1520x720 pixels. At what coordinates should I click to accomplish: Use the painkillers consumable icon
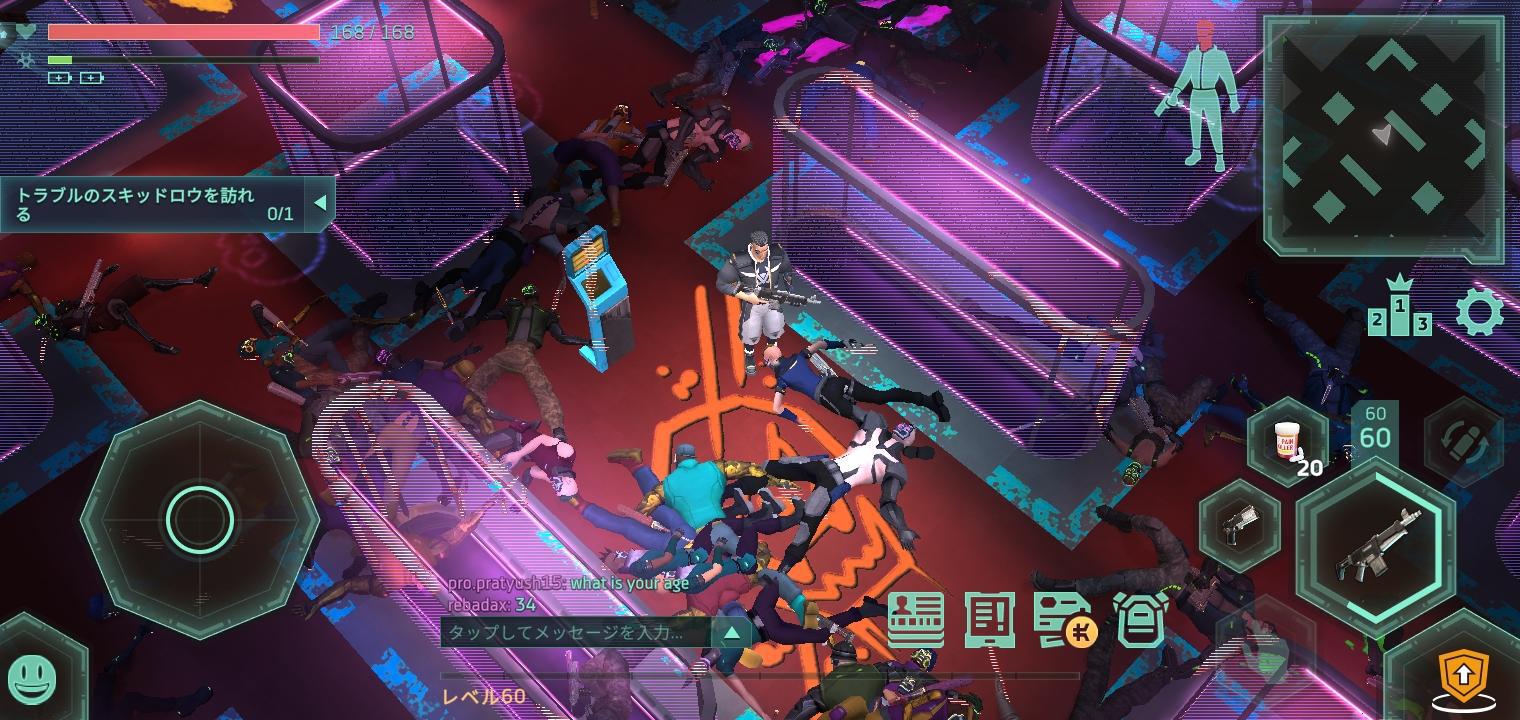(x=1290, y=443)
